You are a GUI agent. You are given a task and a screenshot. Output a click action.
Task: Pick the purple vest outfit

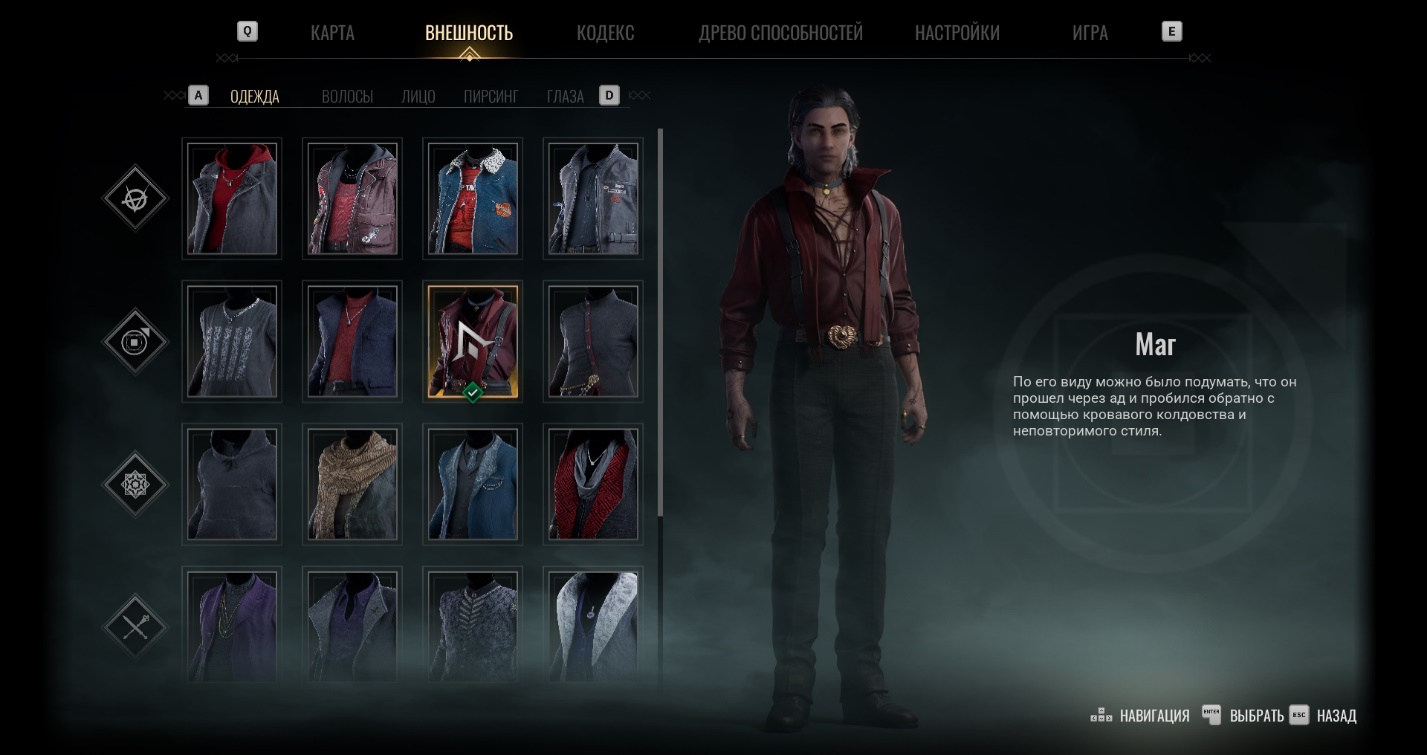click(x=232, y=624)
